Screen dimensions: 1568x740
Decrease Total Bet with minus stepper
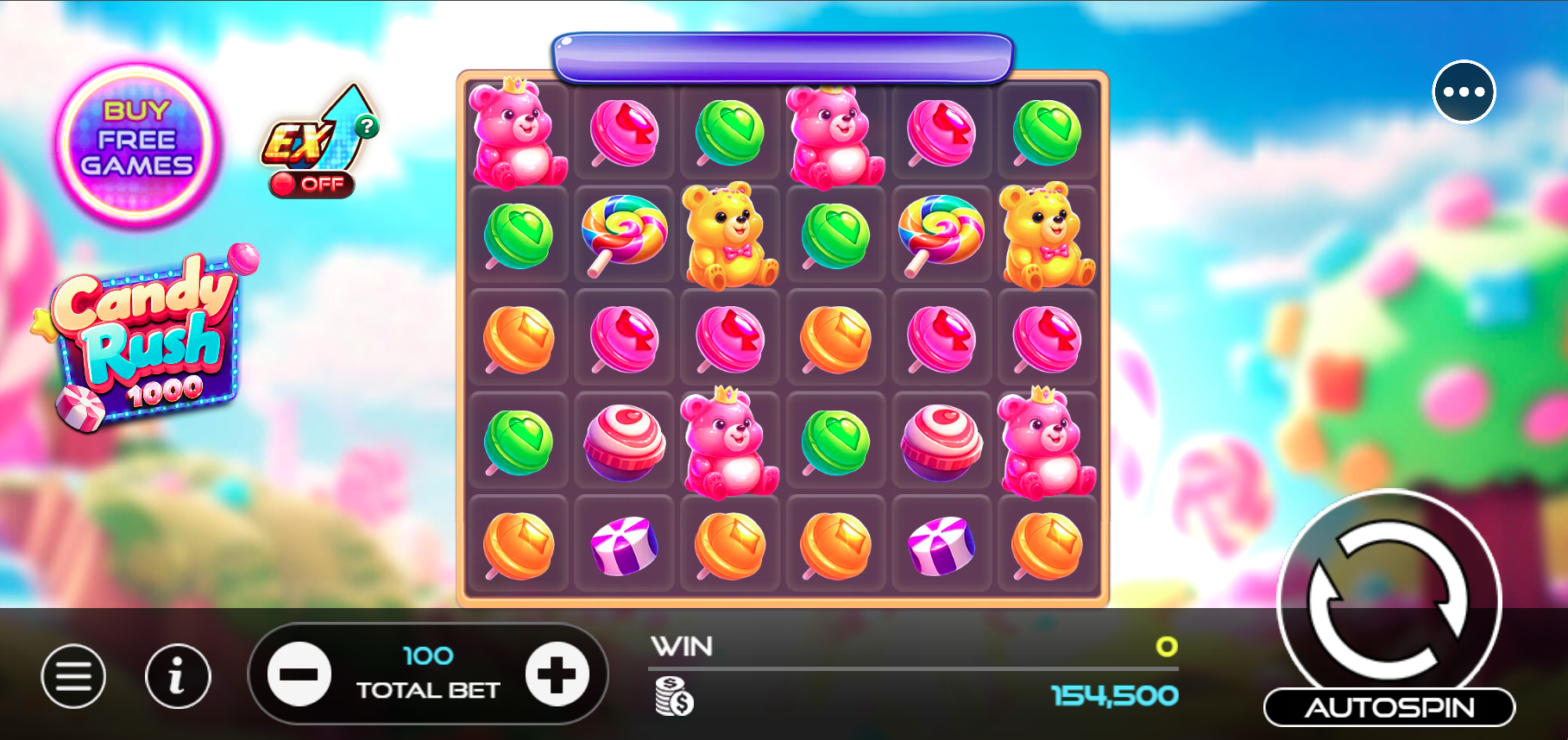tap(300, 676)
